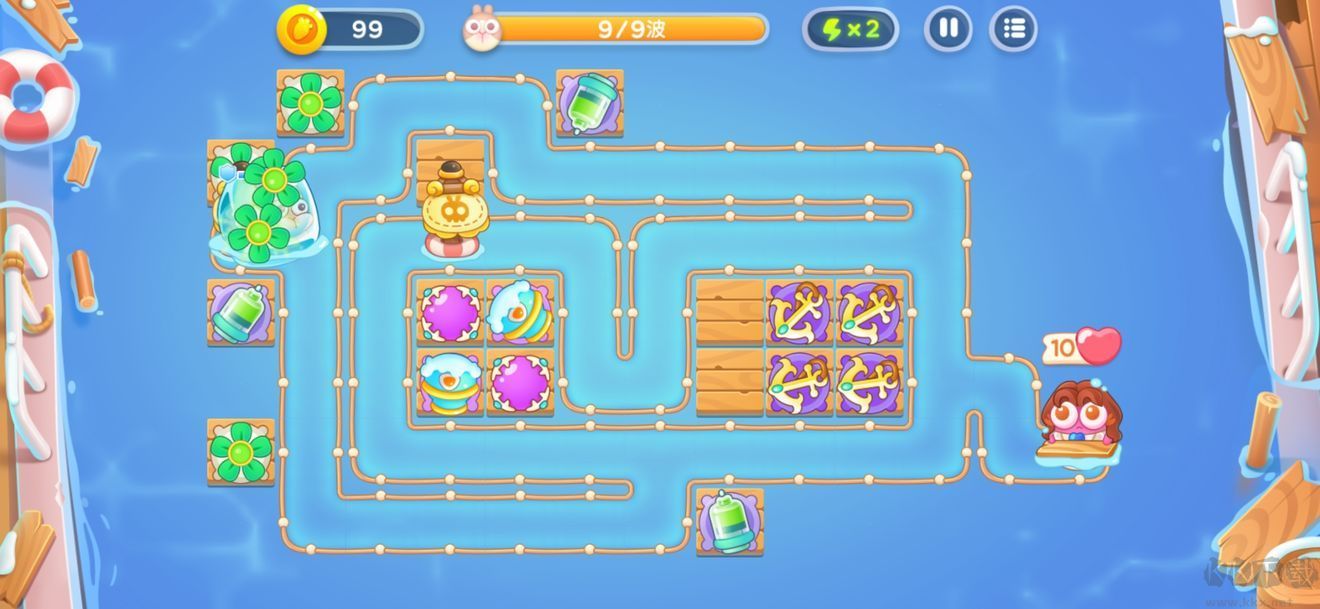Open the list menu button
Screen dimensions: 1320x609
[x=1013, y=29]
